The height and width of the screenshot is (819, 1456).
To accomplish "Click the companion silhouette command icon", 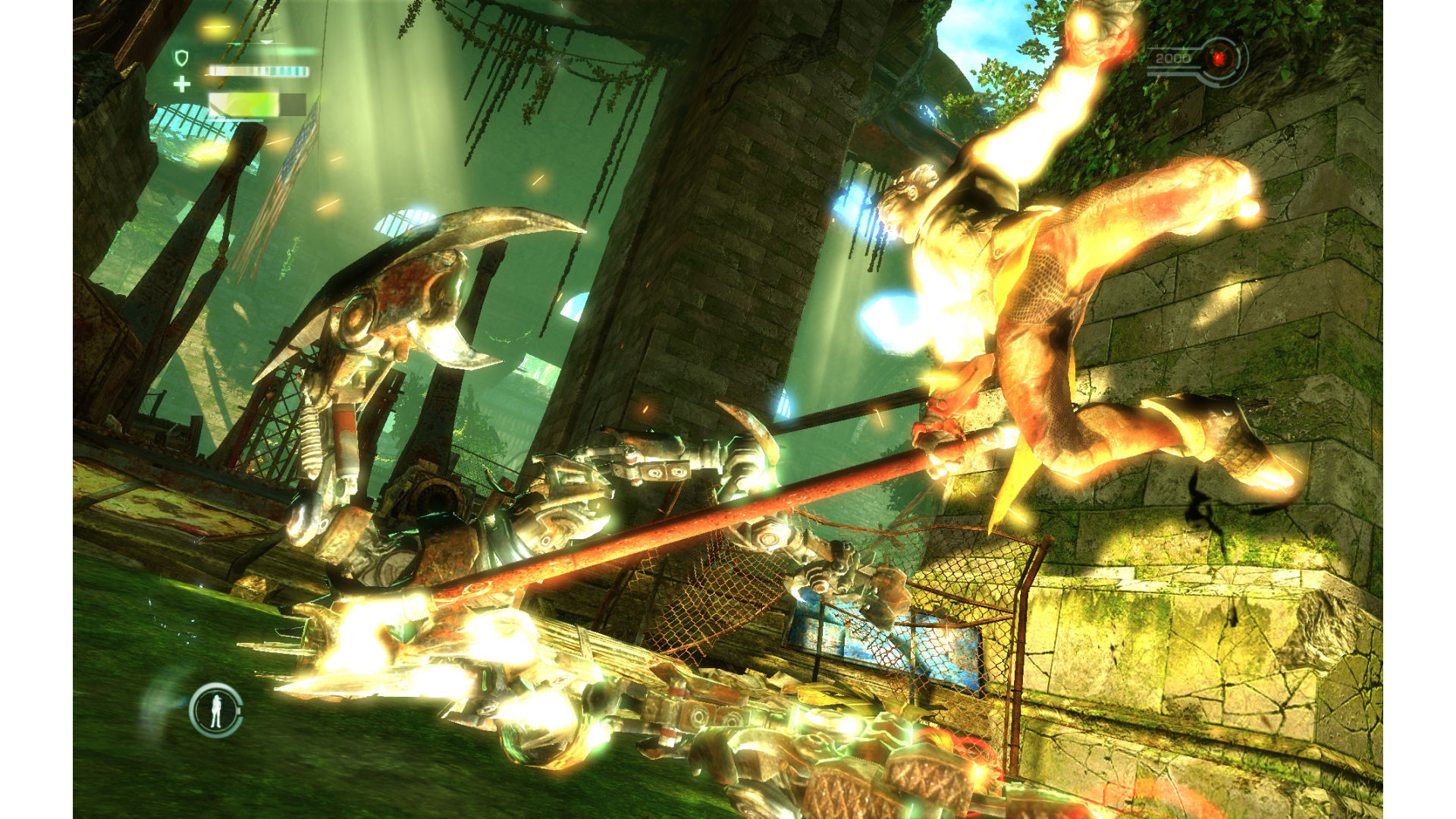I will pos(216,710).
